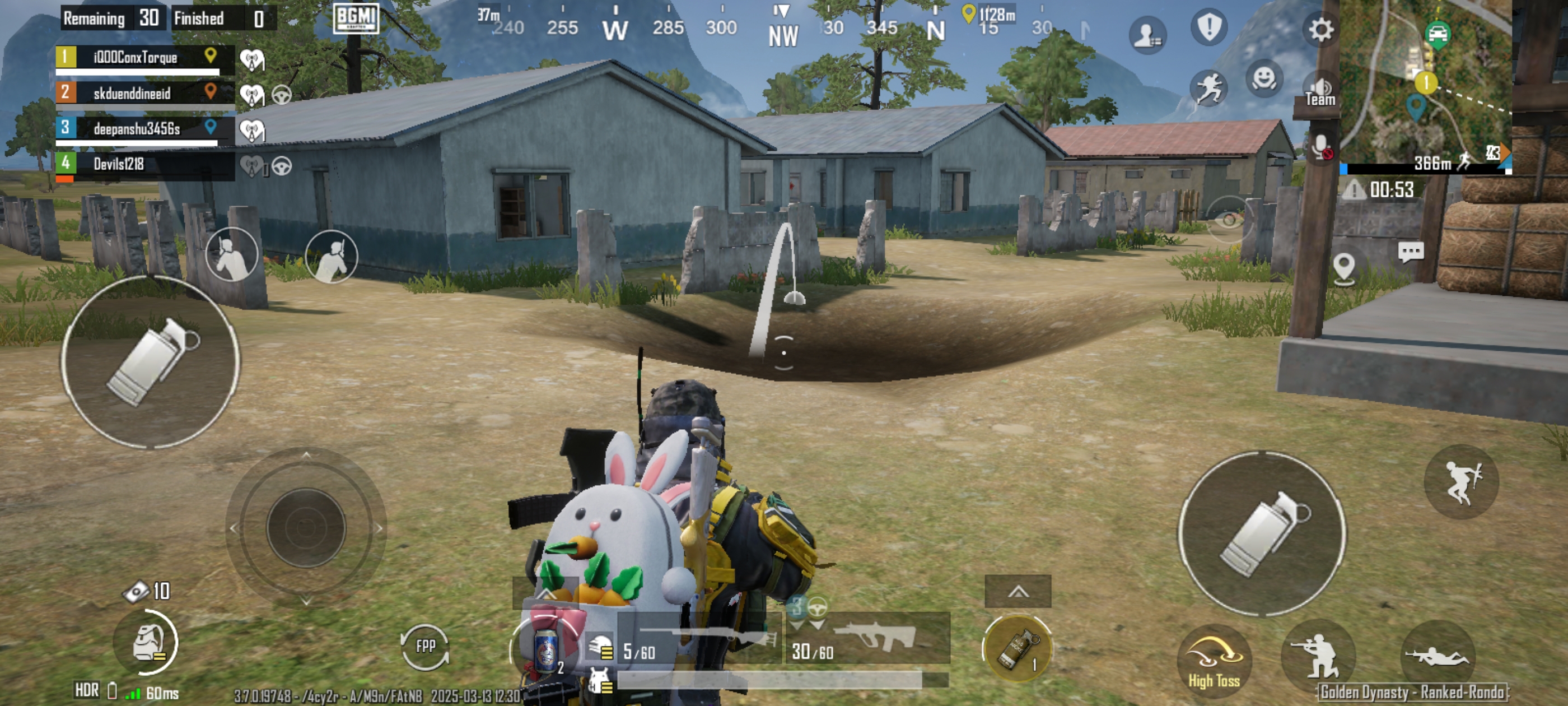Open the quick chat message bubble
This screenshot has width=1568, height=706.
click(x=1410, y=252)
